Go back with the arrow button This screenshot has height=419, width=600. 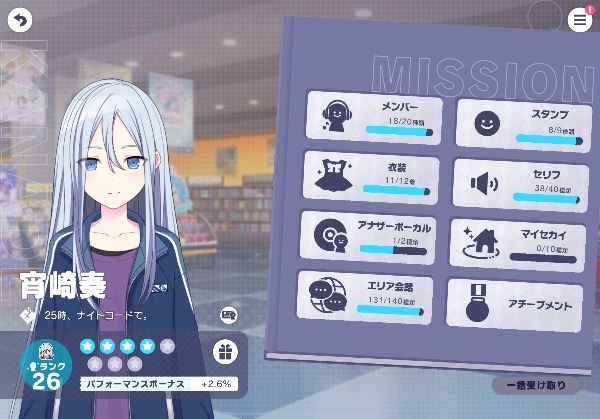(x=20, y=20)
